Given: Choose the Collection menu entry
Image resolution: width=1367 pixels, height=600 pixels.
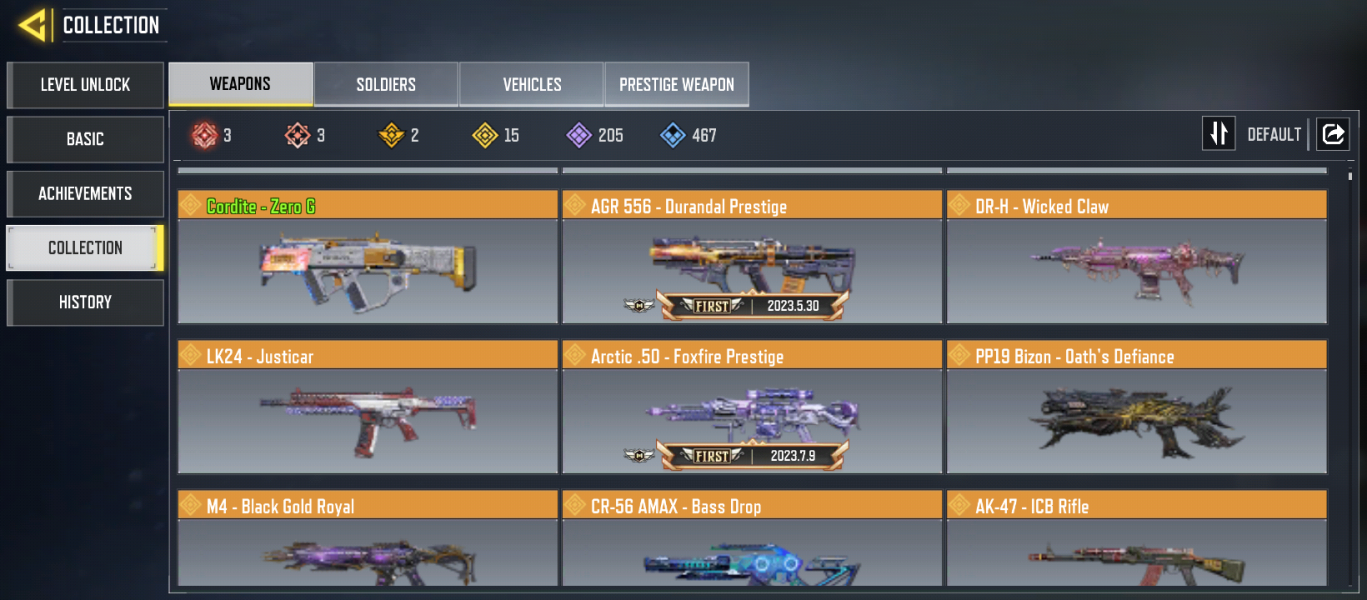Looking at the screenshot, I should pos(85,248).
